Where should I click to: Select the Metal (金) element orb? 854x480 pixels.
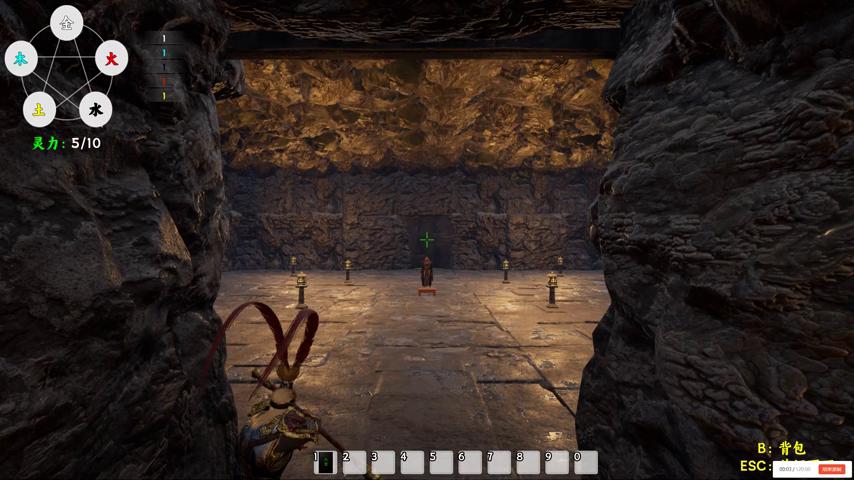point(67,23)
